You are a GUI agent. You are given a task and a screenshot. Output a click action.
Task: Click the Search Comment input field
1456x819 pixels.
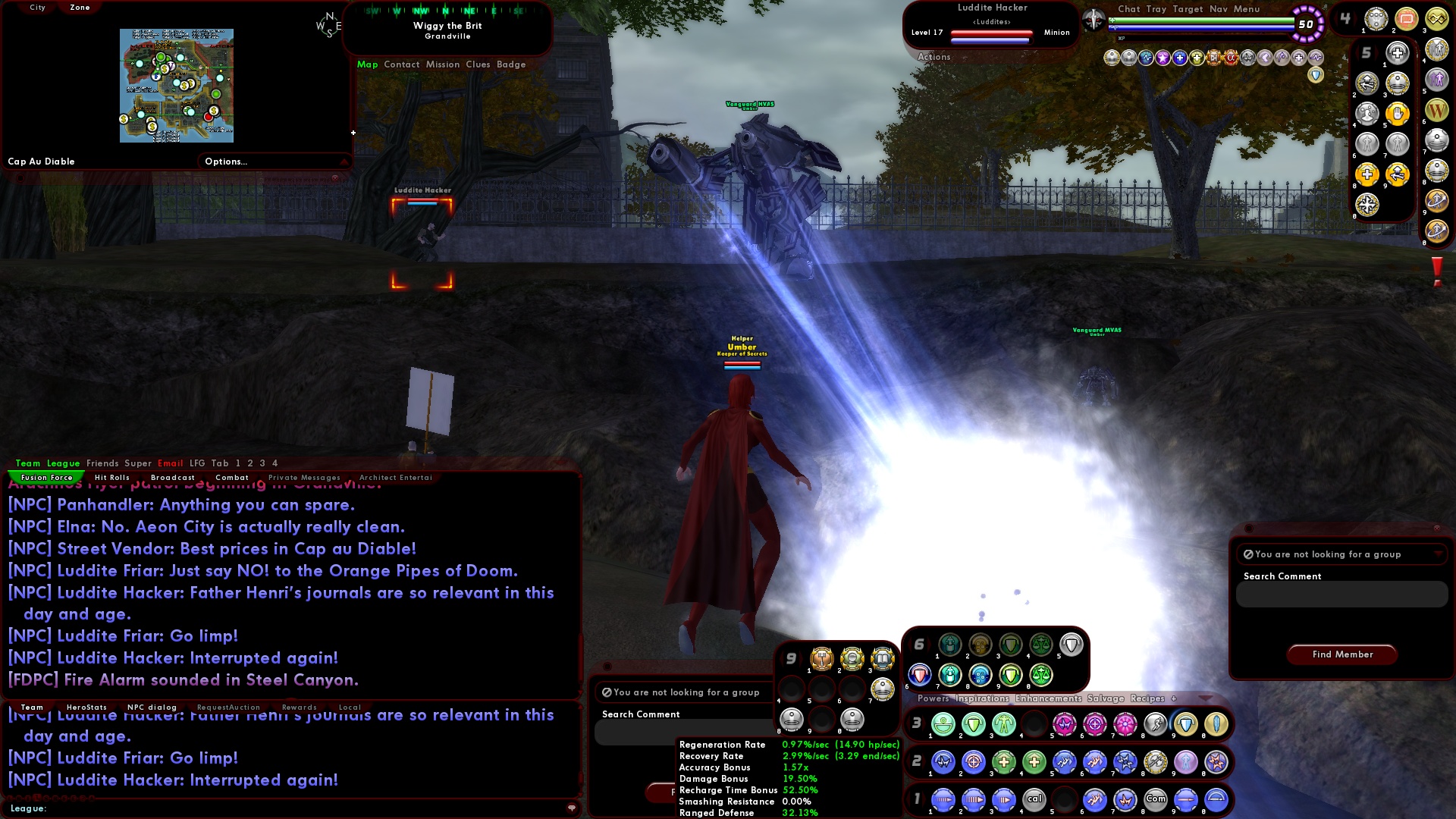[x=1340, y=595]
